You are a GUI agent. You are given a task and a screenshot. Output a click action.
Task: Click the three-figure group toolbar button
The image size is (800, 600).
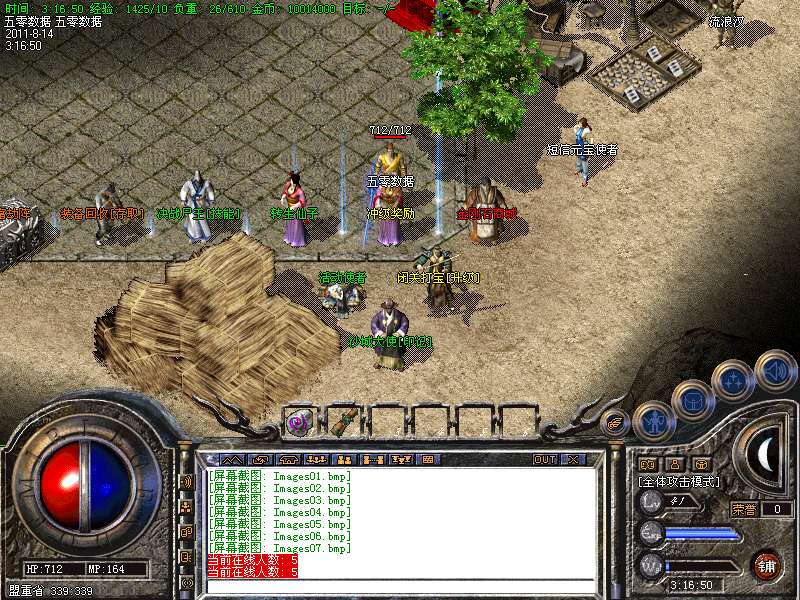315,459
